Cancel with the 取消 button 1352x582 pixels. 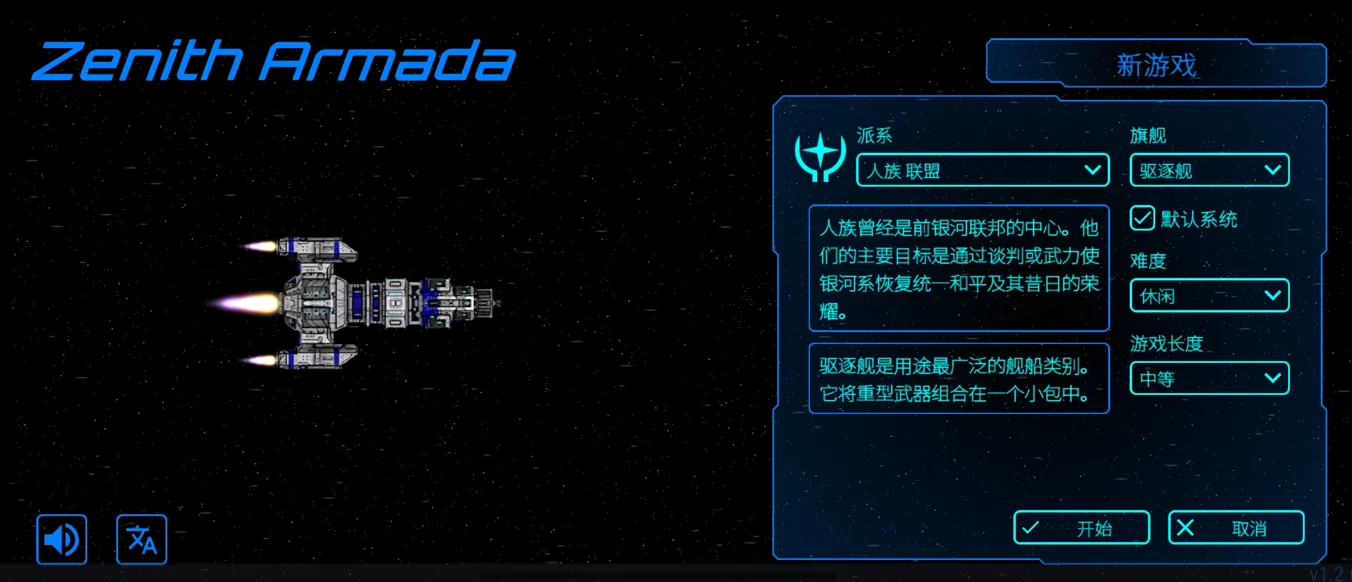pyautogui.click(x=1236, y=528)
